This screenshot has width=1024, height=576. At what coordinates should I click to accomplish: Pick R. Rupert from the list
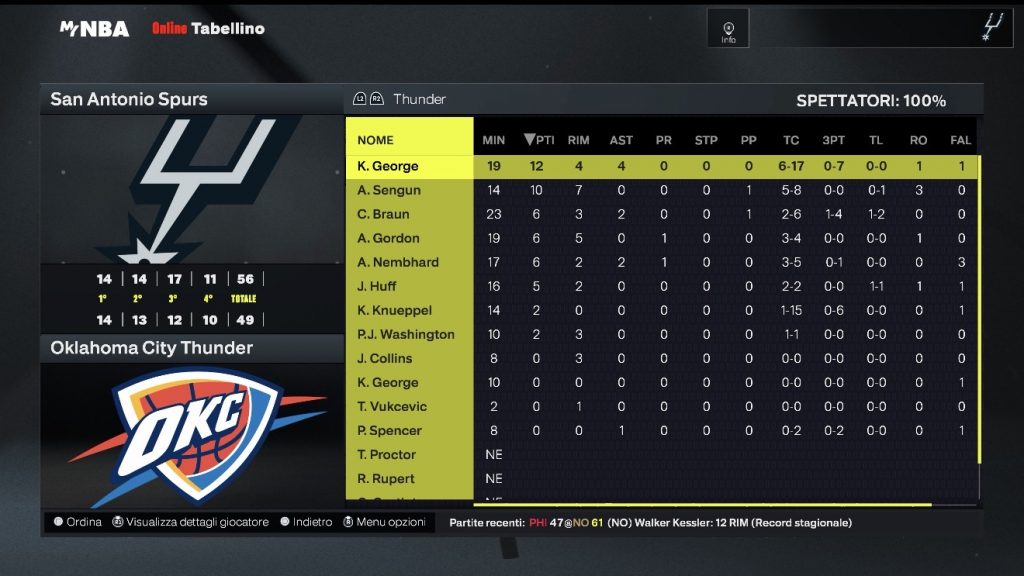click(385, 478)
